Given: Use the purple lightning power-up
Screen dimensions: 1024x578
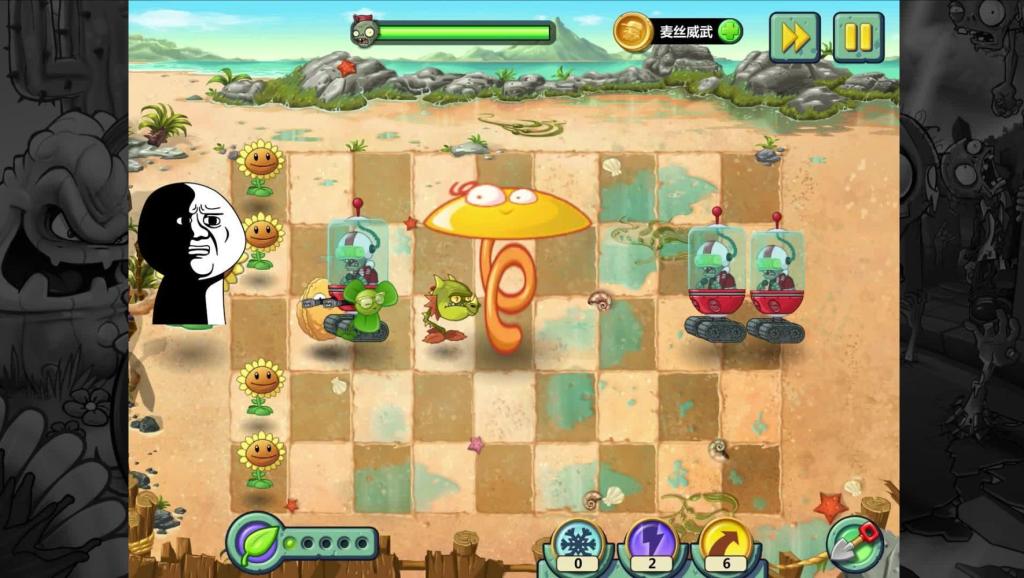Looking at the screenshot, I should click(x=651, y=543).
